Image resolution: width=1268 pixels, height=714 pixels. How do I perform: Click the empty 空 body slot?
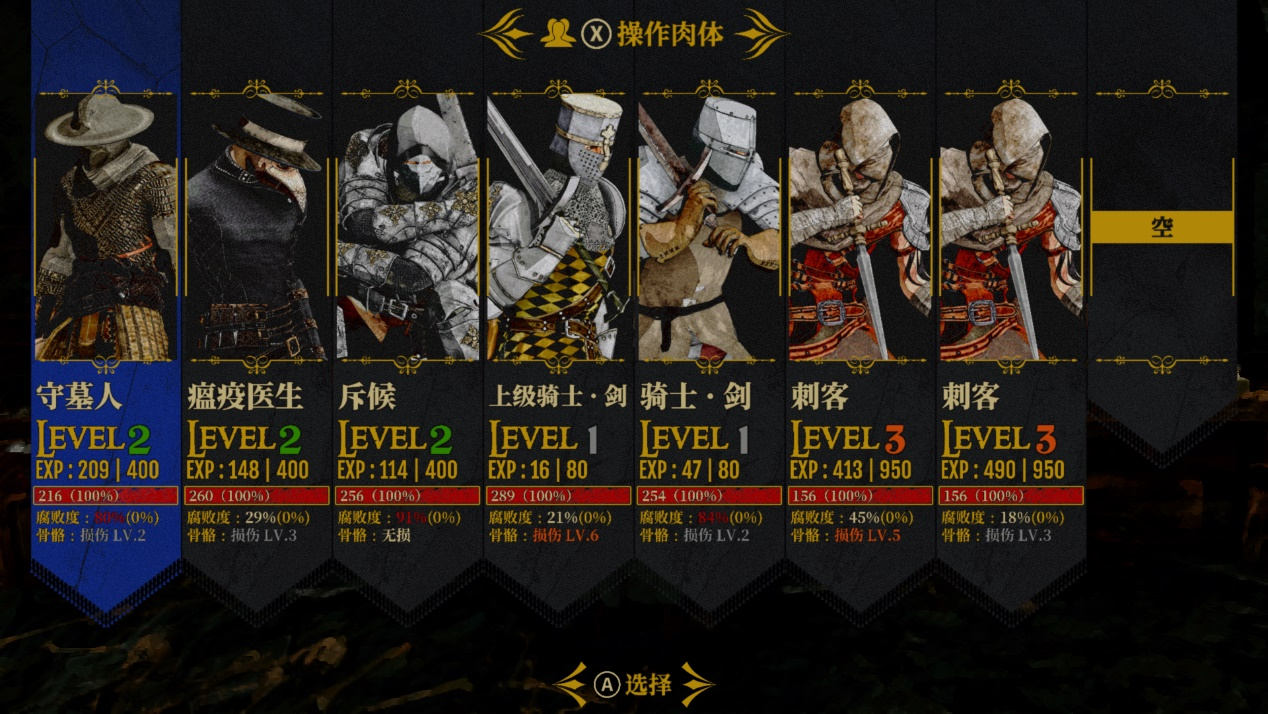[x=1162, y=227]
